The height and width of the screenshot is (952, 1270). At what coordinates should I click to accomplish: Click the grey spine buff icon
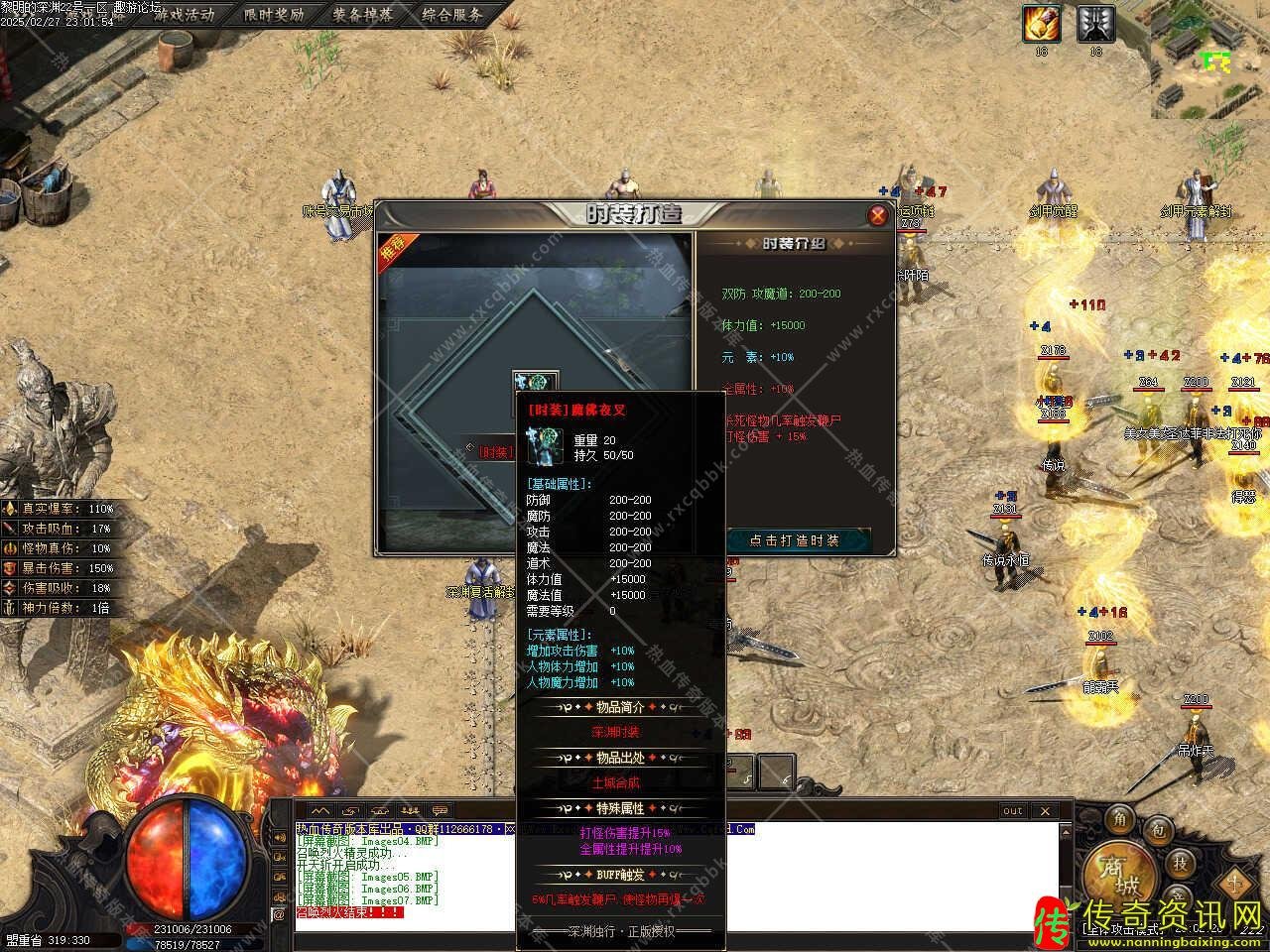(x=1095, y=24)
